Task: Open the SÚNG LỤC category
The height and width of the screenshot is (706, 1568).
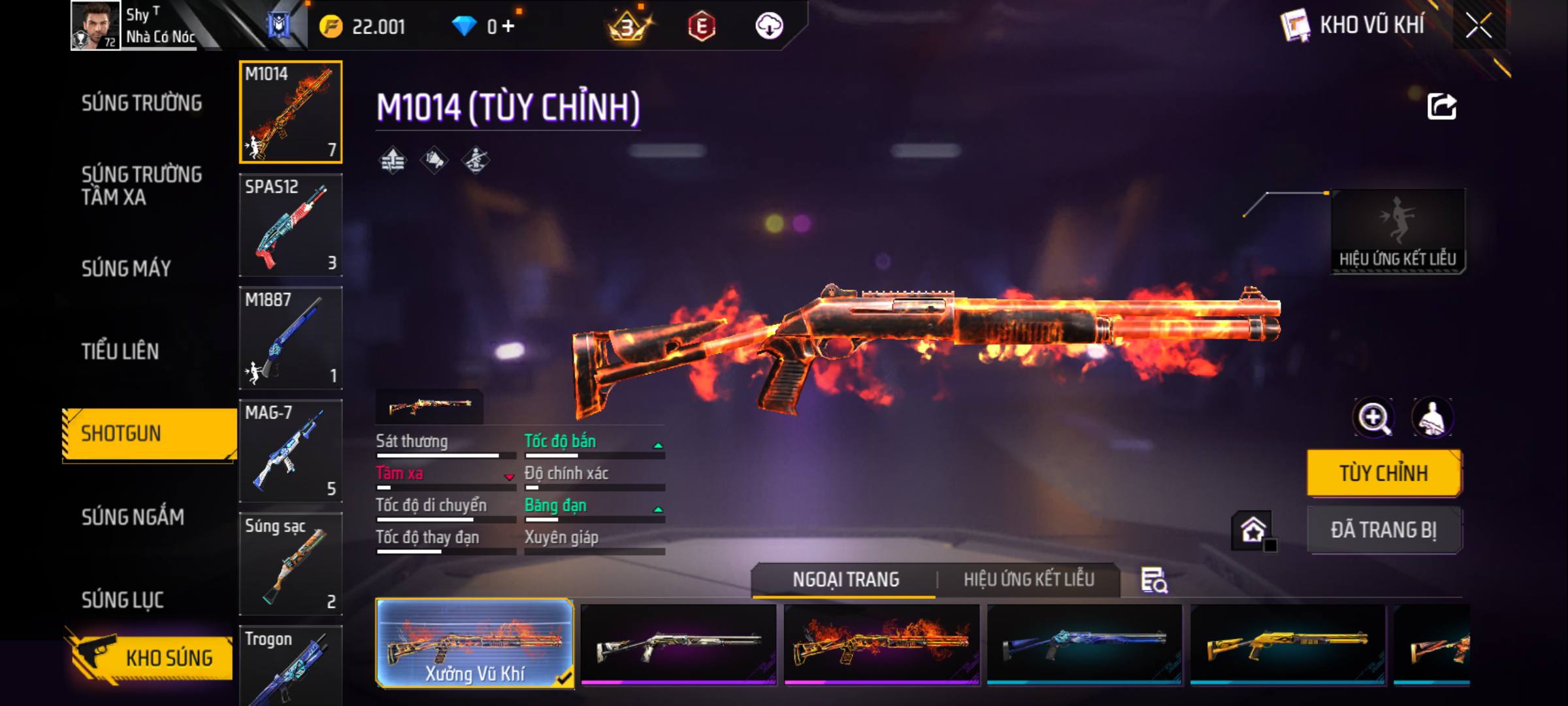Action: [x=122, y=599]
